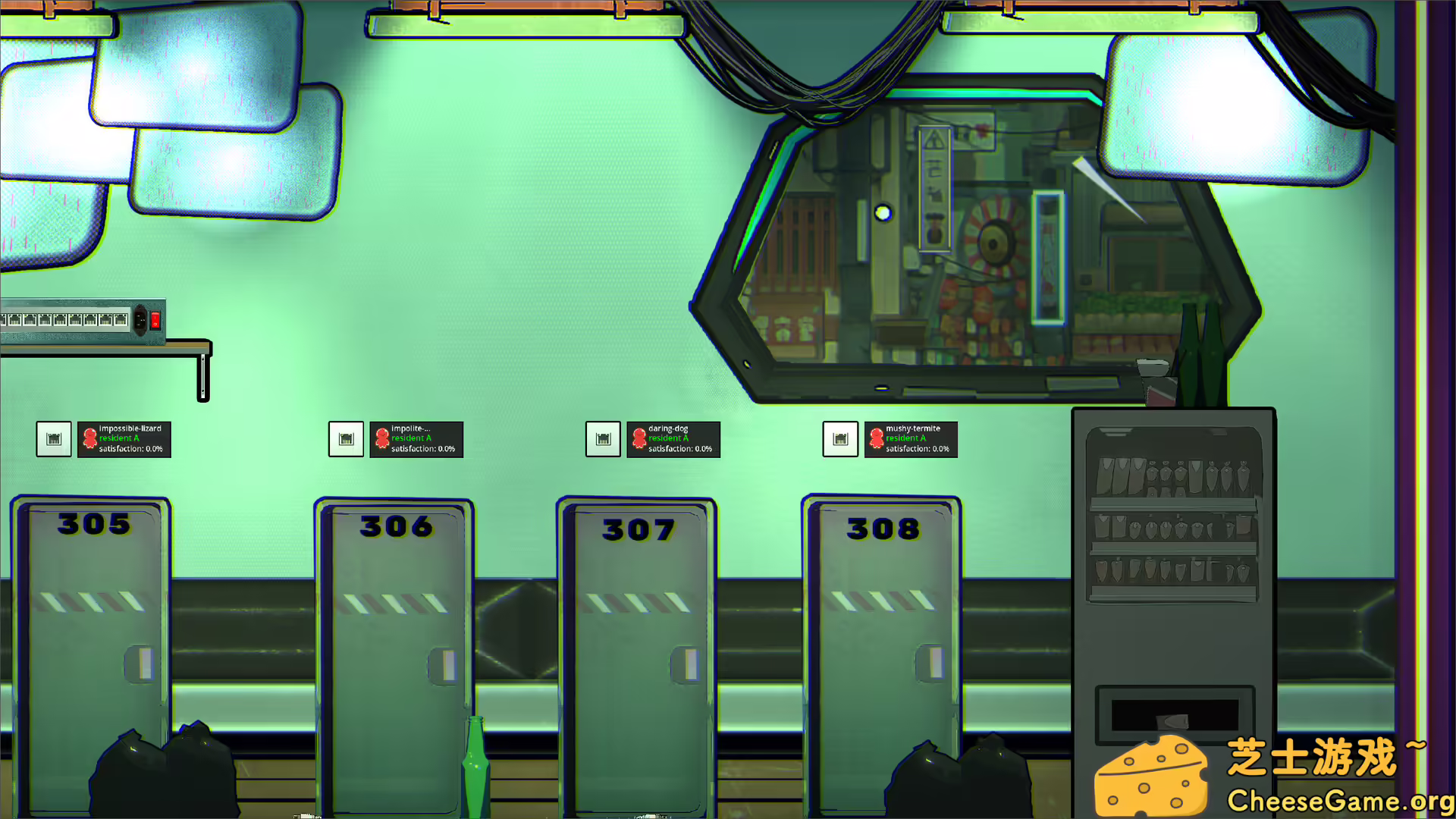Click the building icon beside mushy-termite

[839, 438]
